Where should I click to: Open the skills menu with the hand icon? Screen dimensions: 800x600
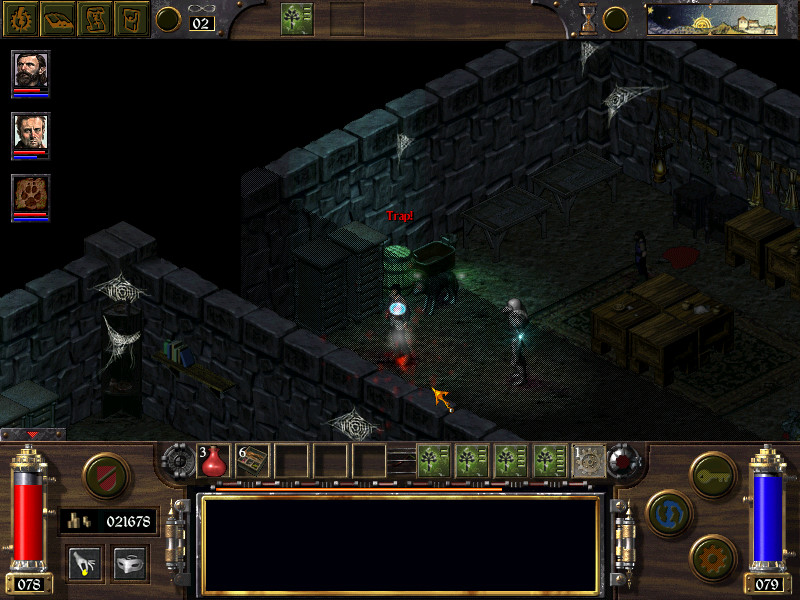[85, 563]
